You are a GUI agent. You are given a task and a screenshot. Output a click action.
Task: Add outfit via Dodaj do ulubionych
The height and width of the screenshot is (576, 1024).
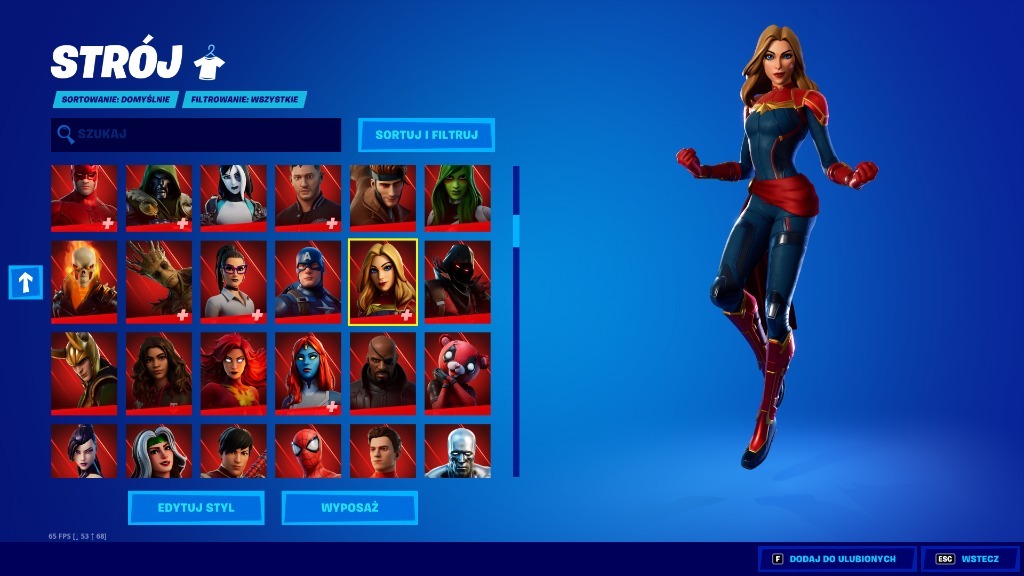(x=837, y=558)
